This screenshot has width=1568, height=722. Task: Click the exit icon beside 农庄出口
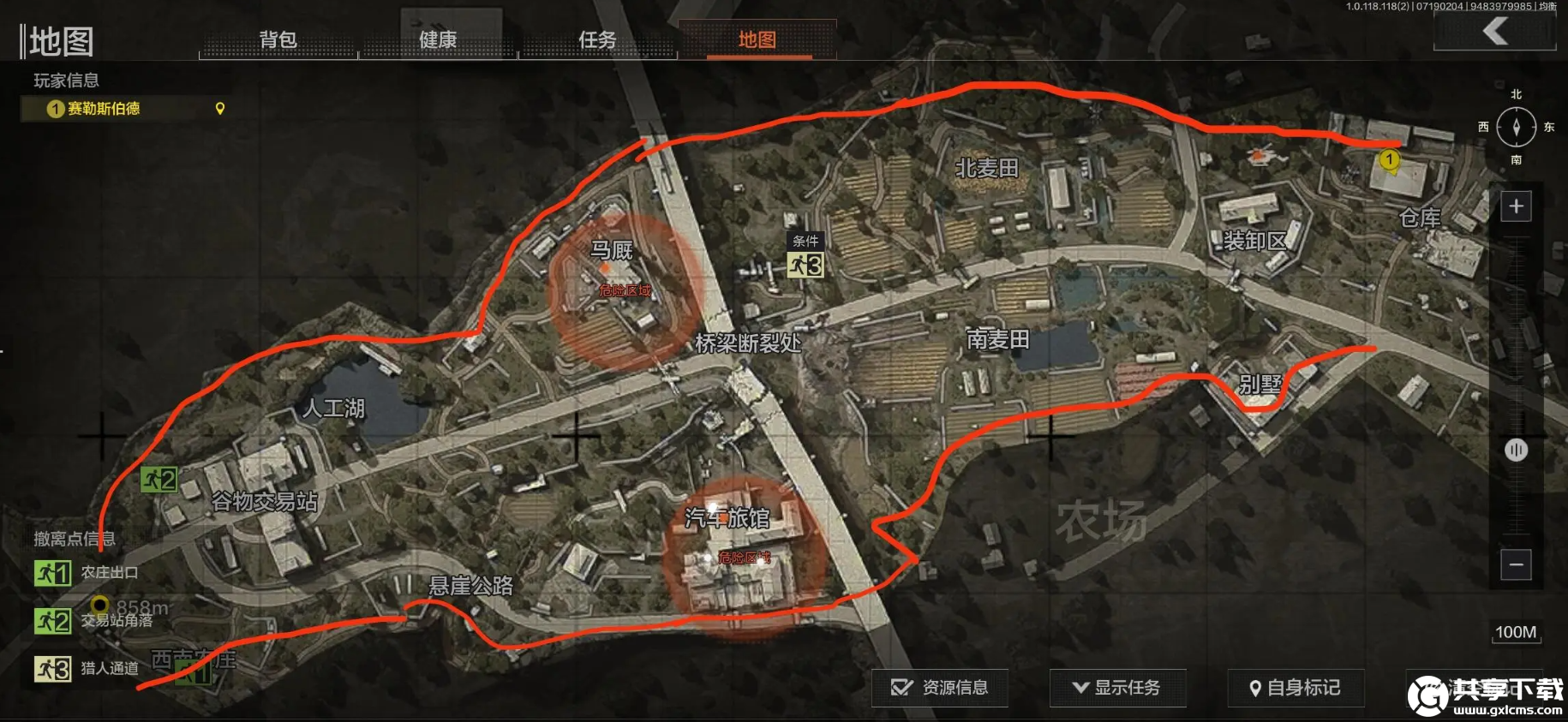[x=54, y=574]
